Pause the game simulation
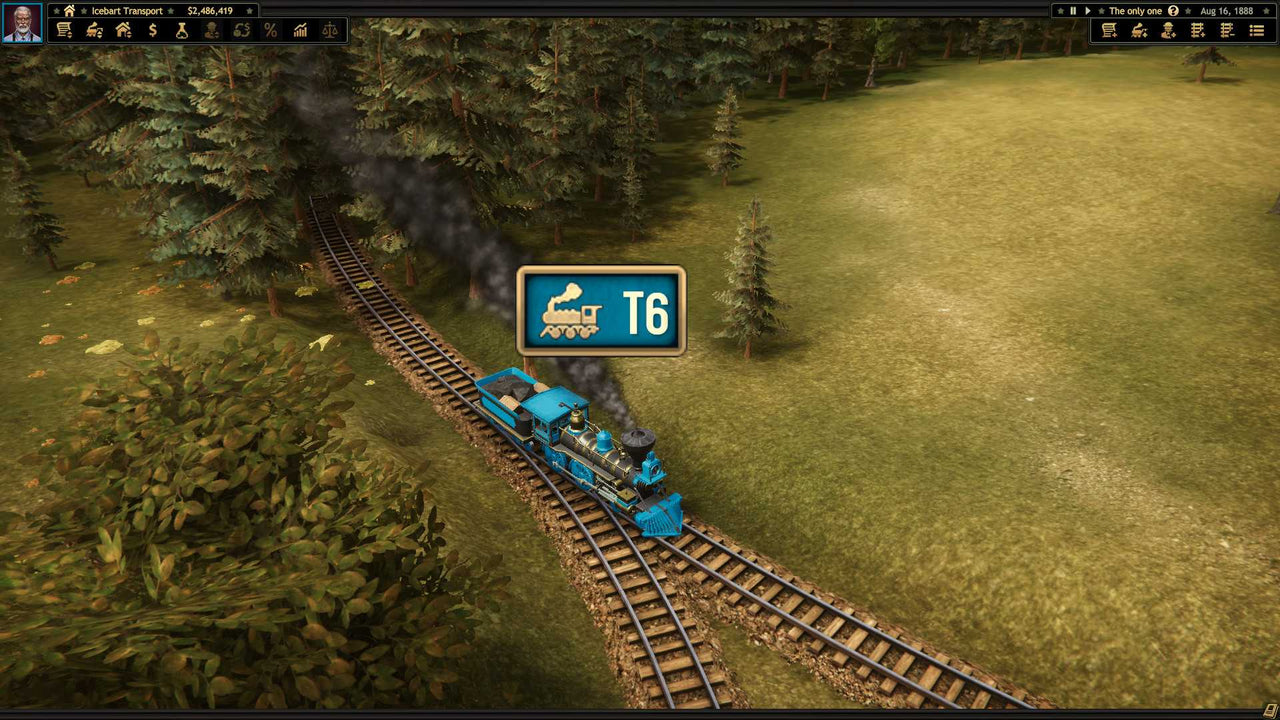Viewport: 1280px width, 720px height. [1073, 11]
